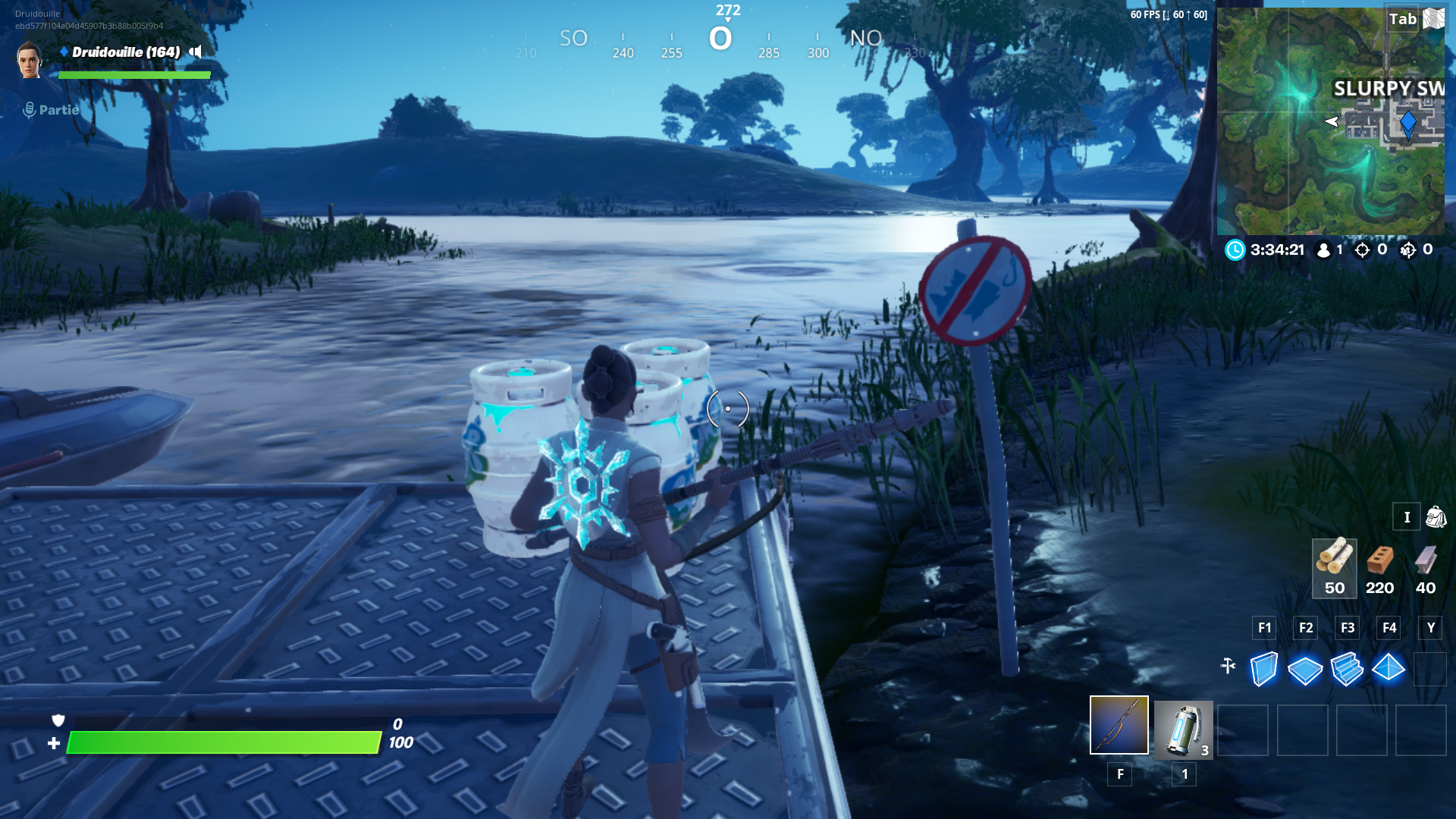
Task: Select the wall build piece icon
Action: [x=1264, y=669]
